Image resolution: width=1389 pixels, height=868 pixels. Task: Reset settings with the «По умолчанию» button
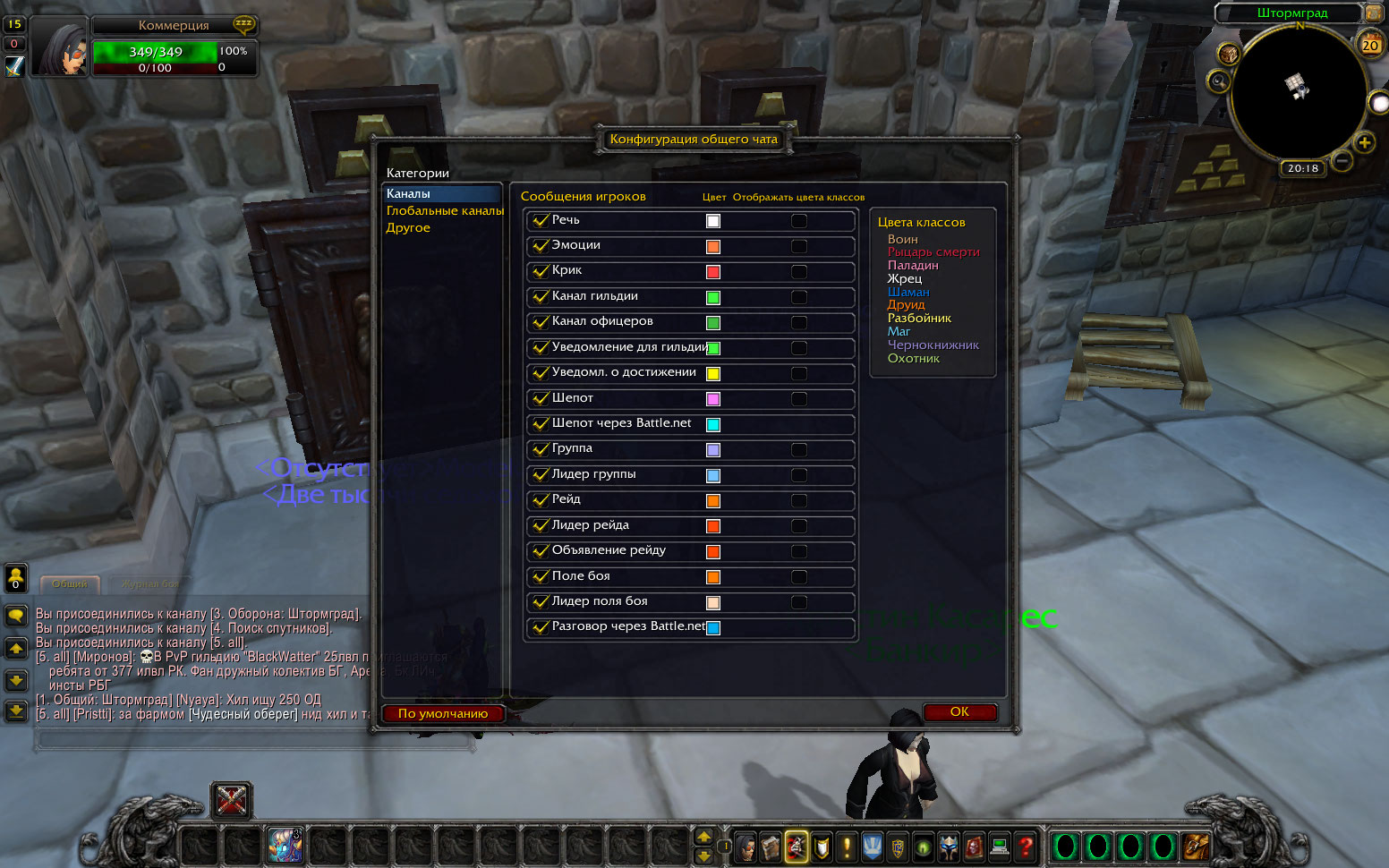443,714
